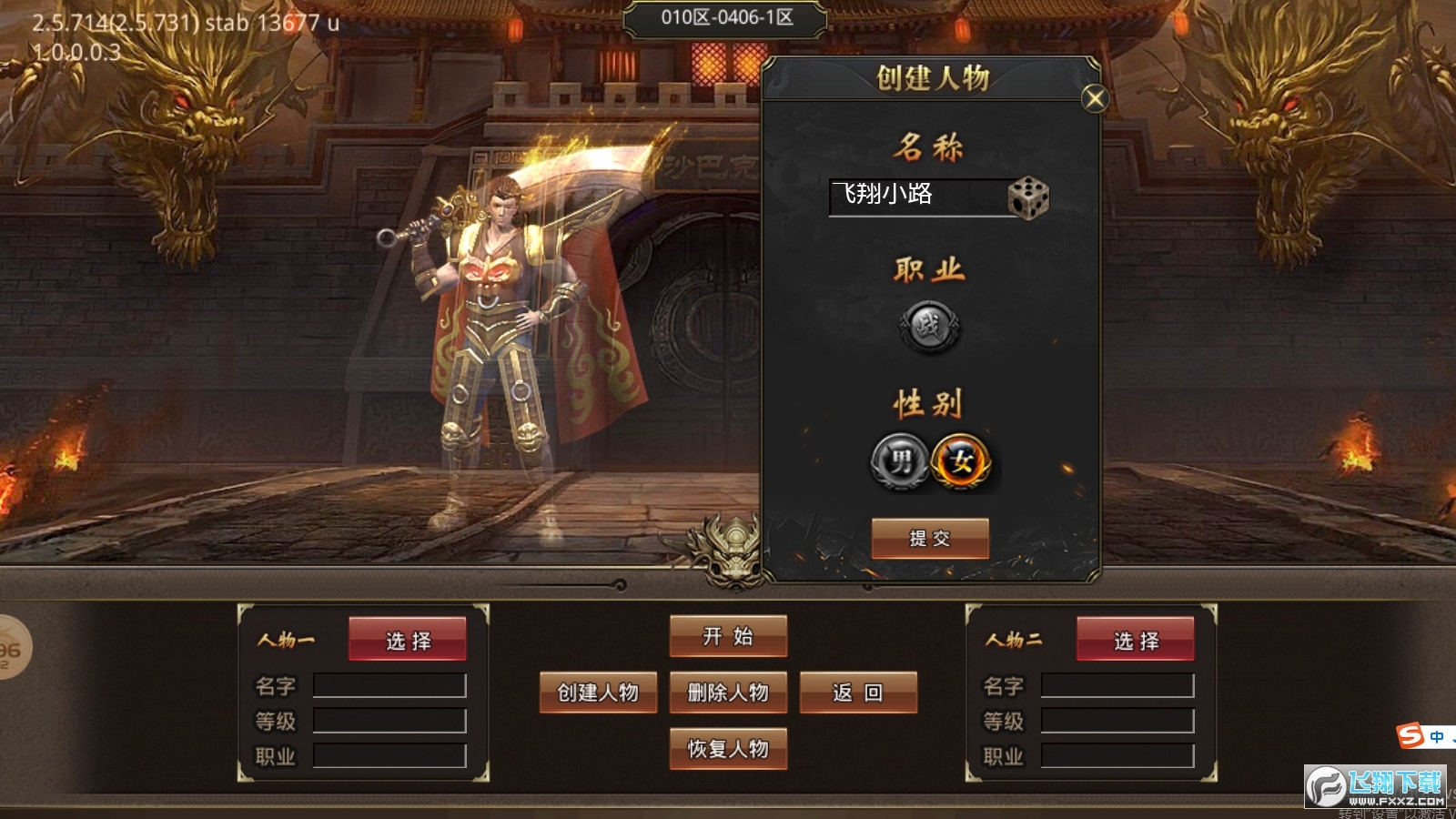Click the character name input field
Screen dimensions: 1456x819
tap(915, 196)
